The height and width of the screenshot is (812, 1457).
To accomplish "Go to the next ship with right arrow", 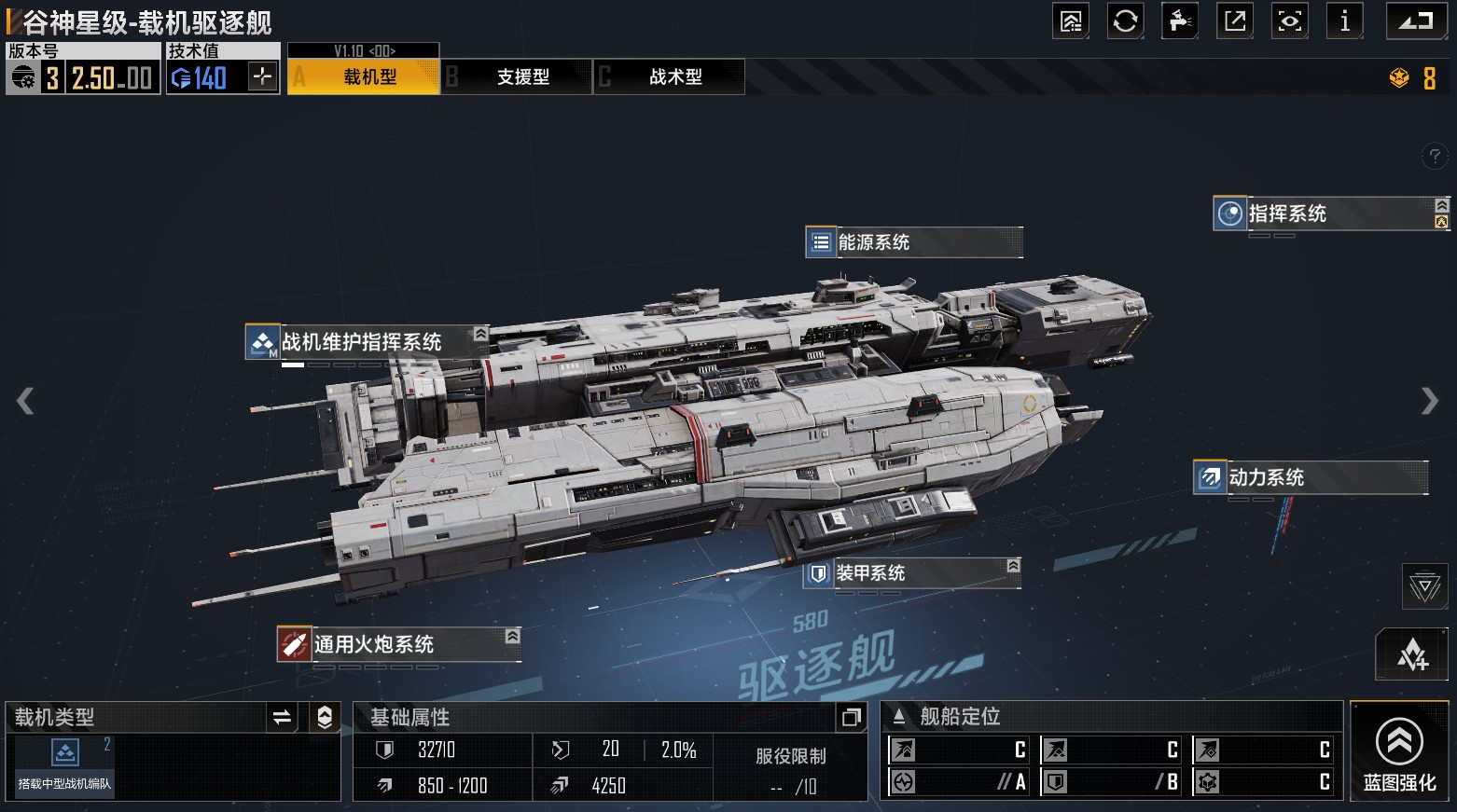I will coord(1429,401).
